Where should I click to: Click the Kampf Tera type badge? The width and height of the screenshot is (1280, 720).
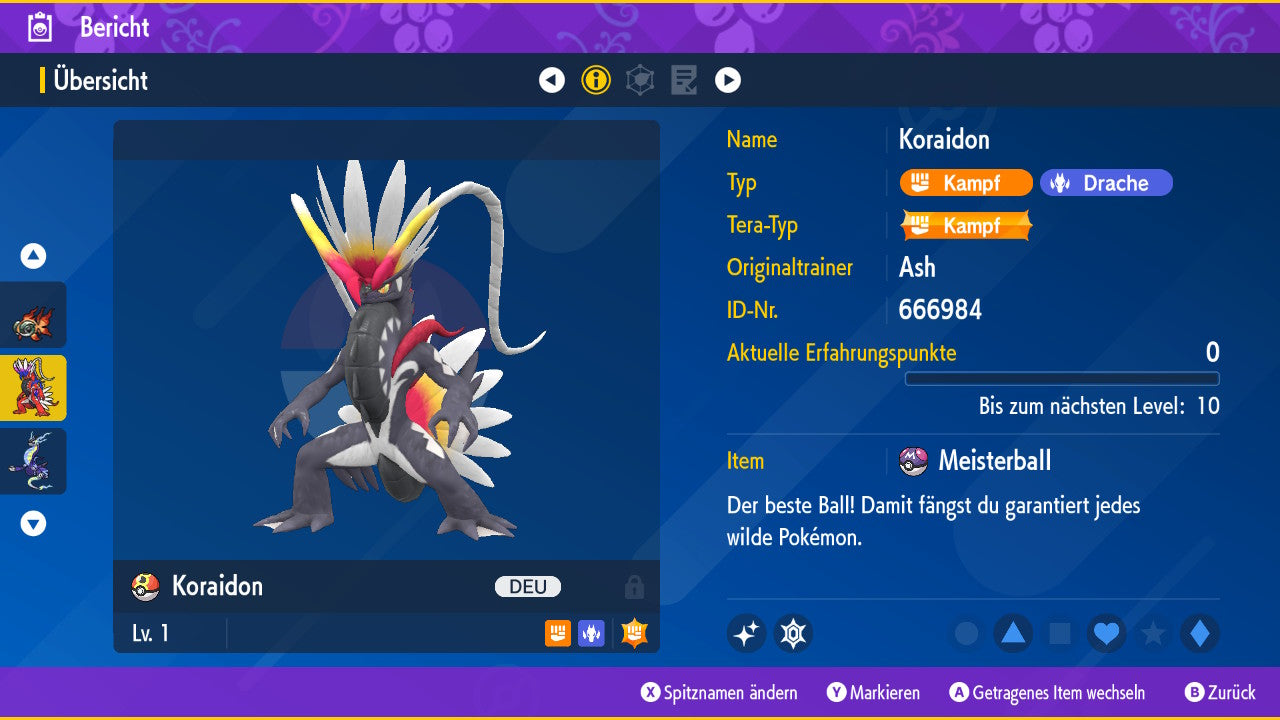pyautogui.click(x=966, y=225)
